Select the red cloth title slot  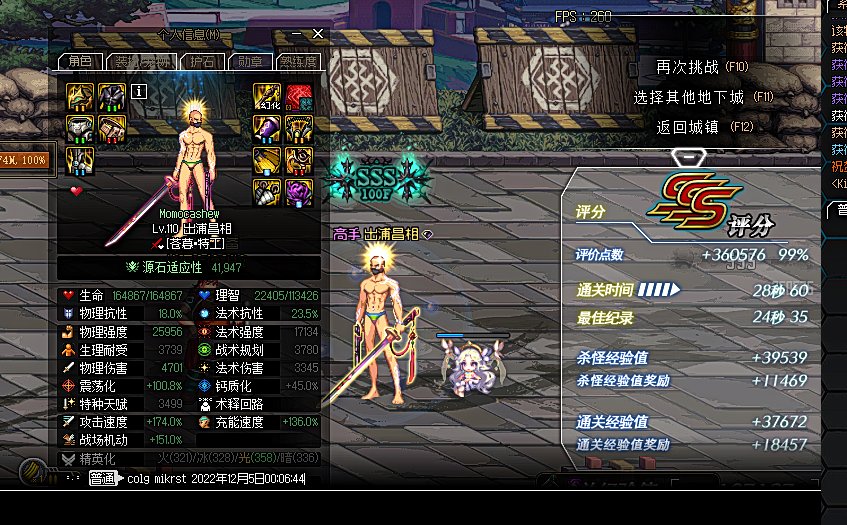(299, 97)
